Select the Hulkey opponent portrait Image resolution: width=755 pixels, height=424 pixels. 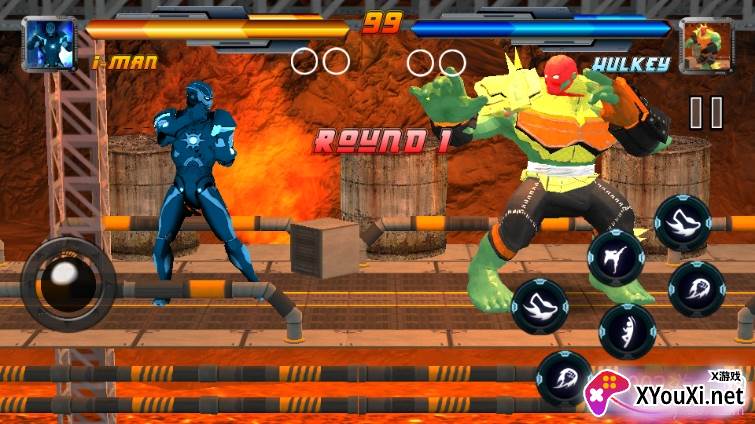pos(707,45)
